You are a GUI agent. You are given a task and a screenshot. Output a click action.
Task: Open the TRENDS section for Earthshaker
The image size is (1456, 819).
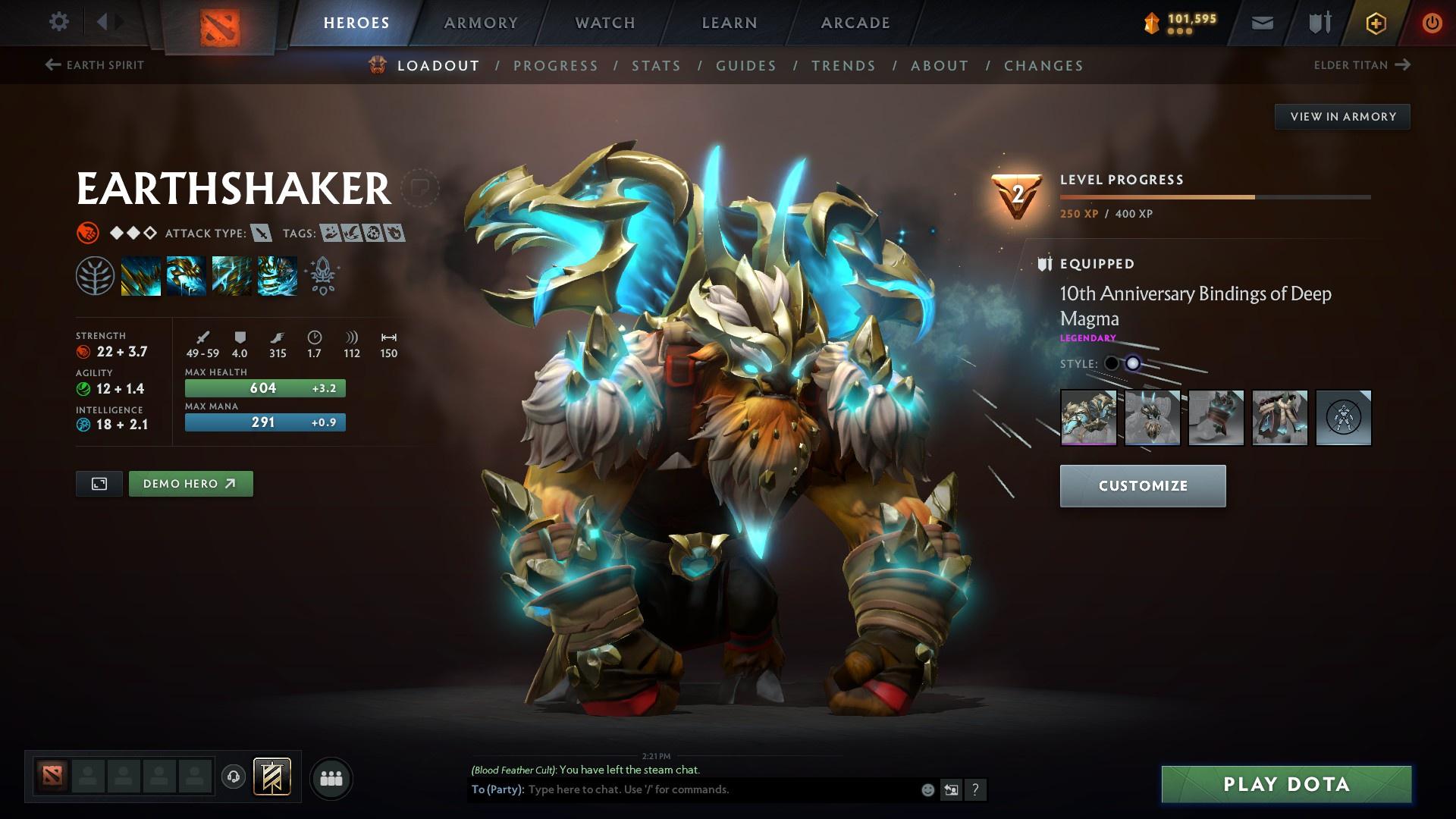pyautogui.click(x=844, y=66)
